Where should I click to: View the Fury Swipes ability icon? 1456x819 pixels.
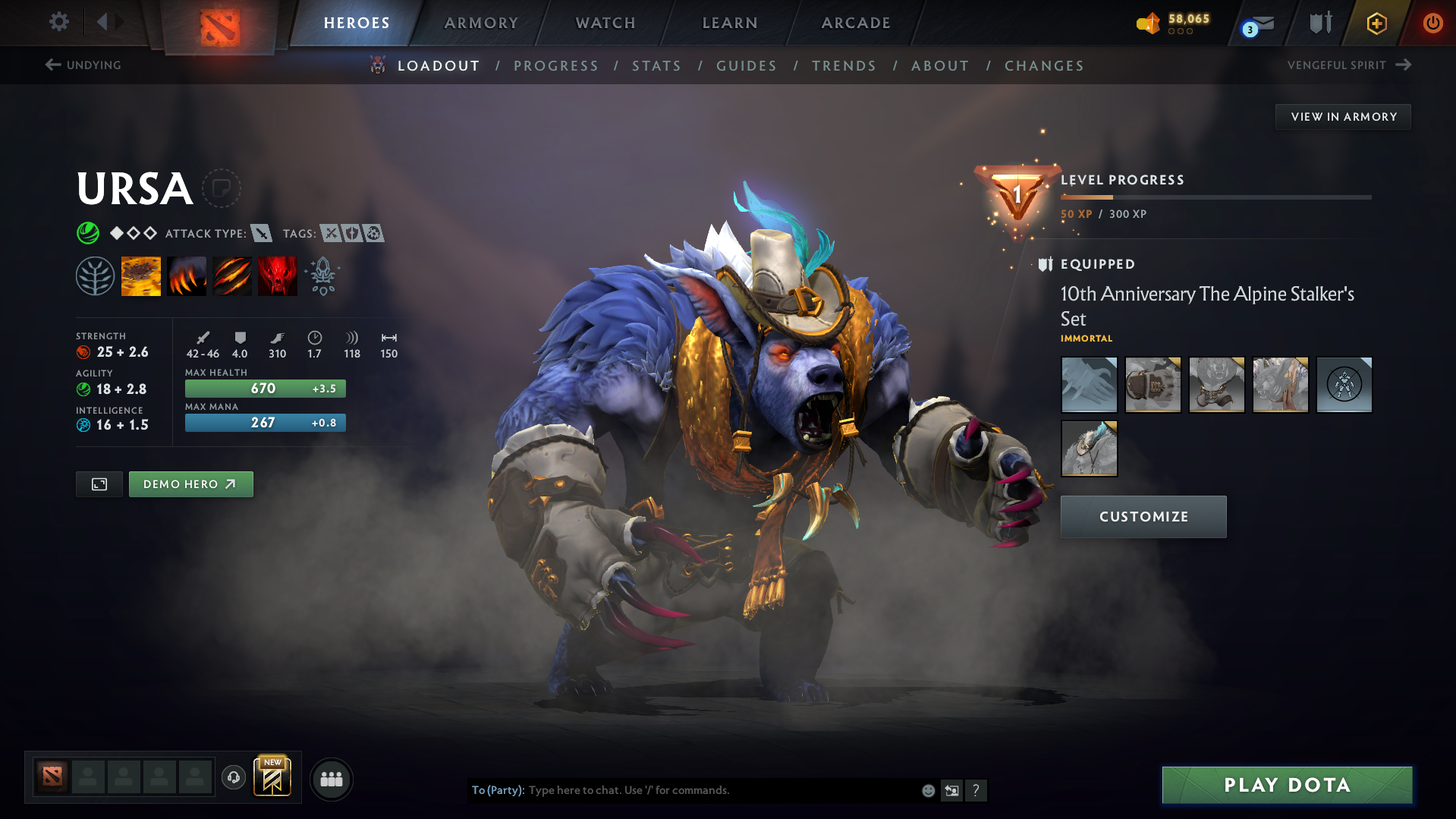[x=232, y=276]
